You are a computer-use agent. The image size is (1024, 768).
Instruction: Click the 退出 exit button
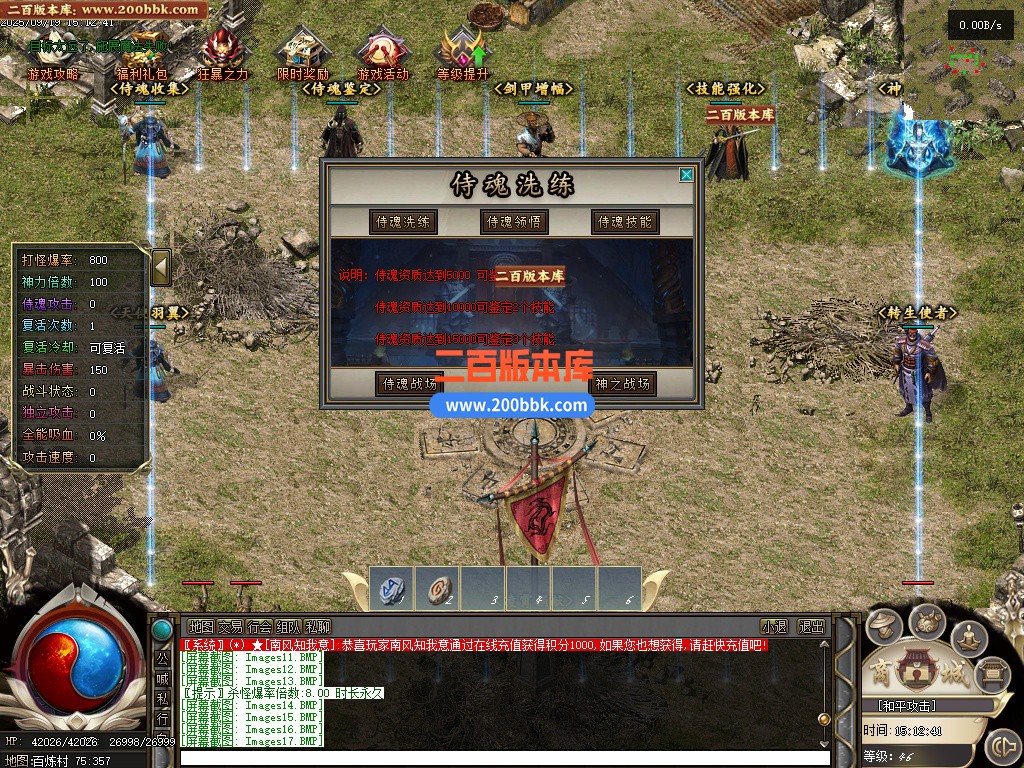(x=811, y=627)
